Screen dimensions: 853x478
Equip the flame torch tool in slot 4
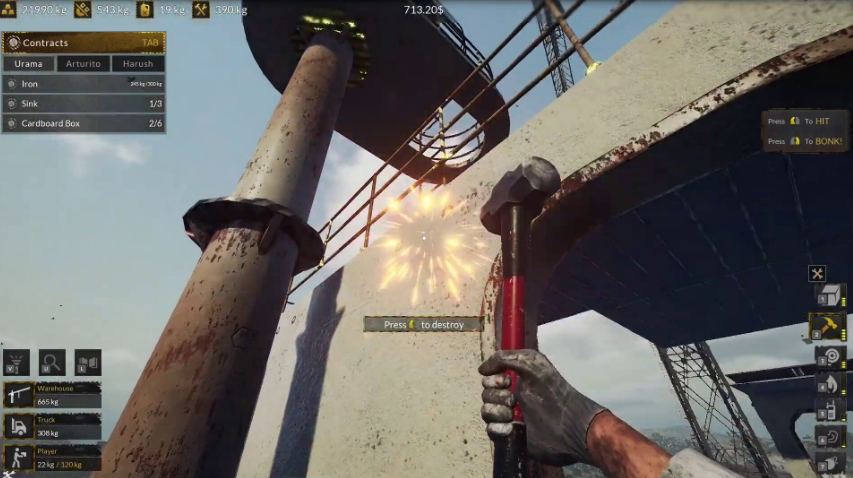[831, 384]
